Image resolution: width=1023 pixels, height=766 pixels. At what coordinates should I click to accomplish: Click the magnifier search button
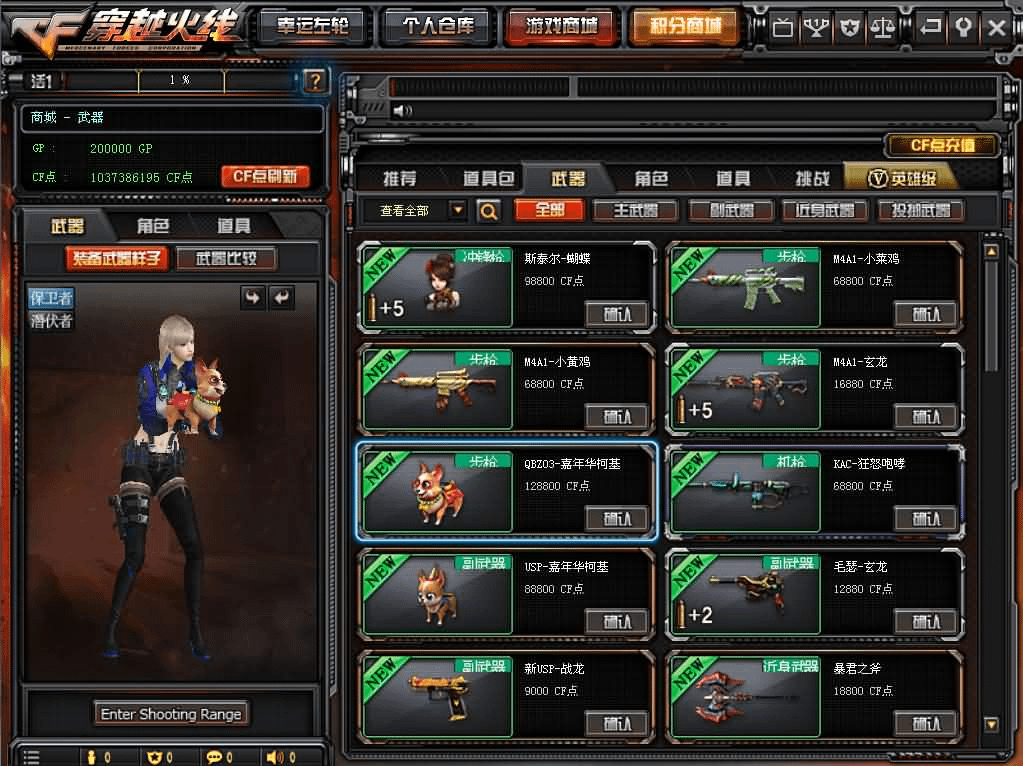tap(488, 211)
